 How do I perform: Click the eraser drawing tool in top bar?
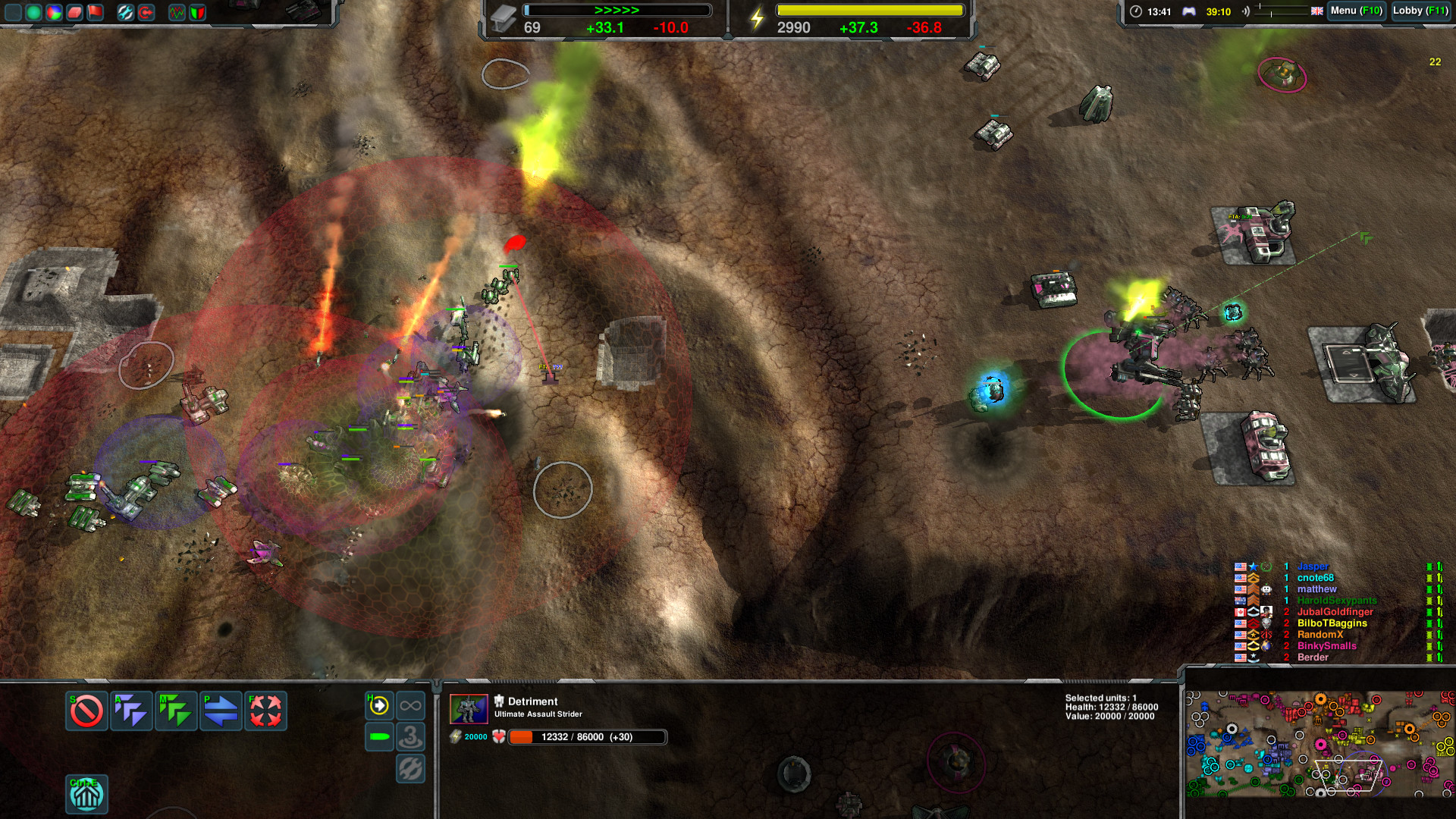click(x=74, y=11)
